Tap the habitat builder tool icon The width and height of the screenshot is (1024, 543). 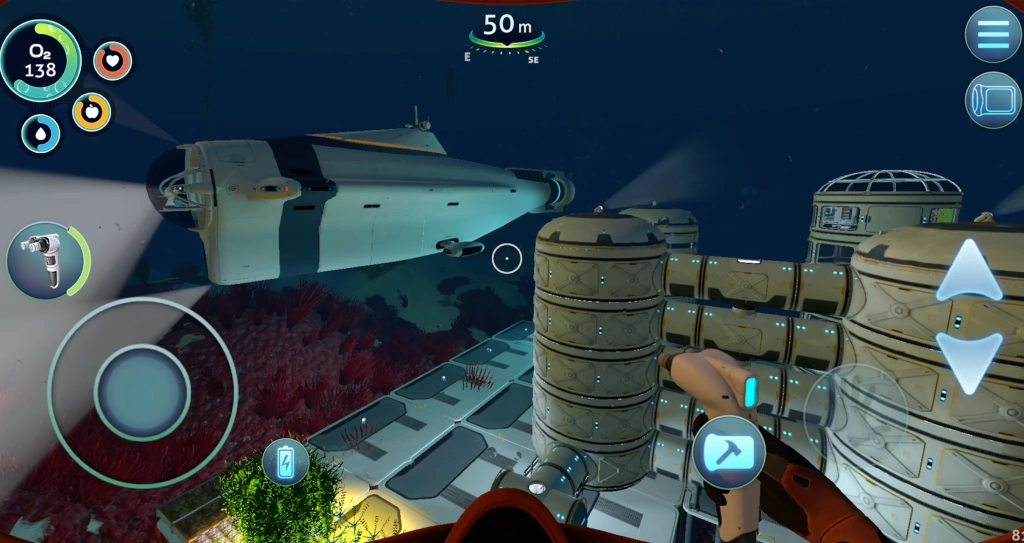click(x=47, y=260)
